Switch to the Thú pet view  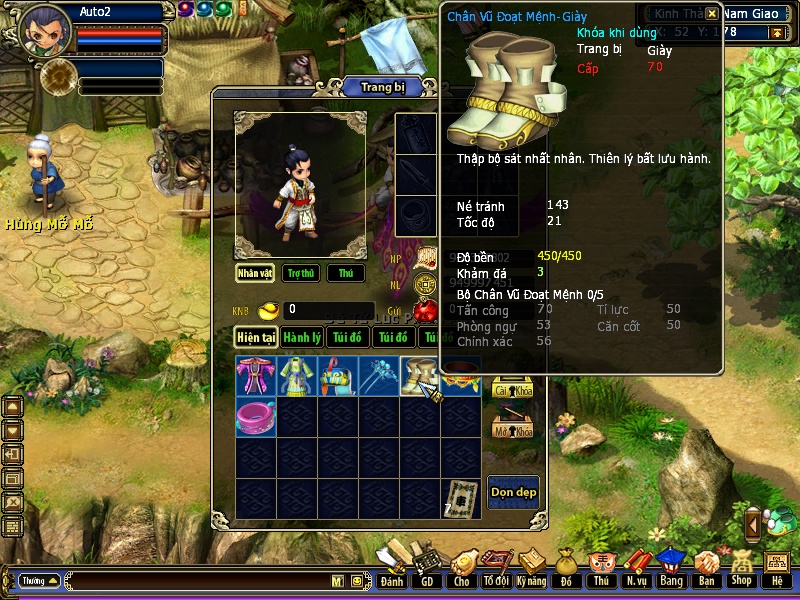346,273
